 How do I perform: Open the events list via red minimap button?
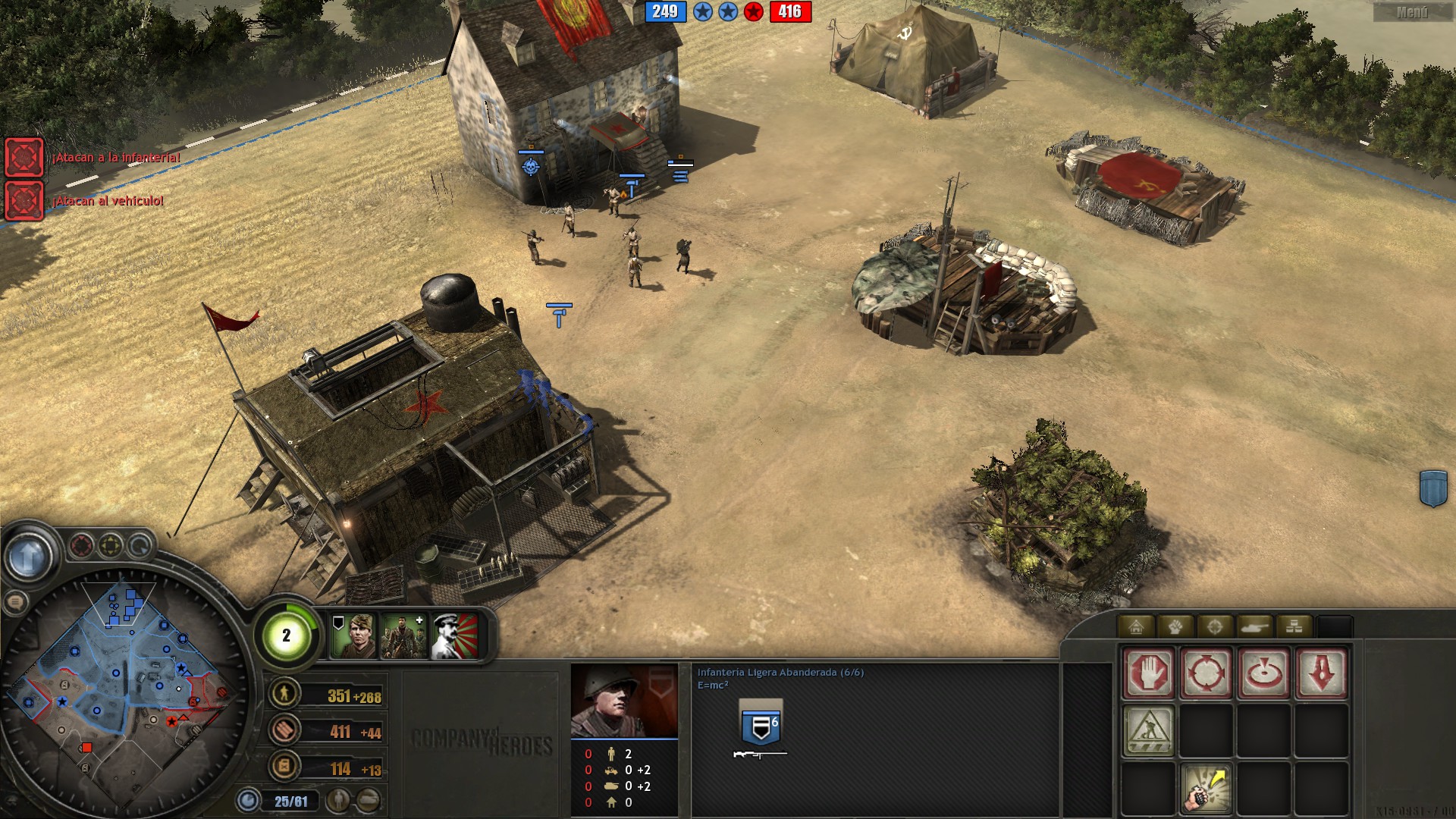coord(80,544)
